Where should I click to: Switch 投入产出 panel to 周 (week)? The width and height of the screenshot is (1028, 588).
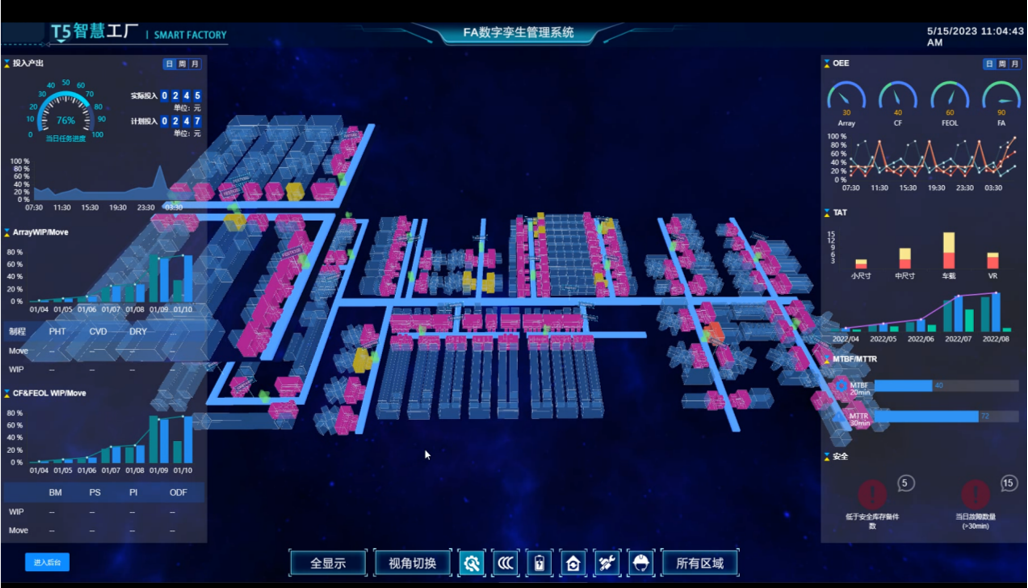182,64
